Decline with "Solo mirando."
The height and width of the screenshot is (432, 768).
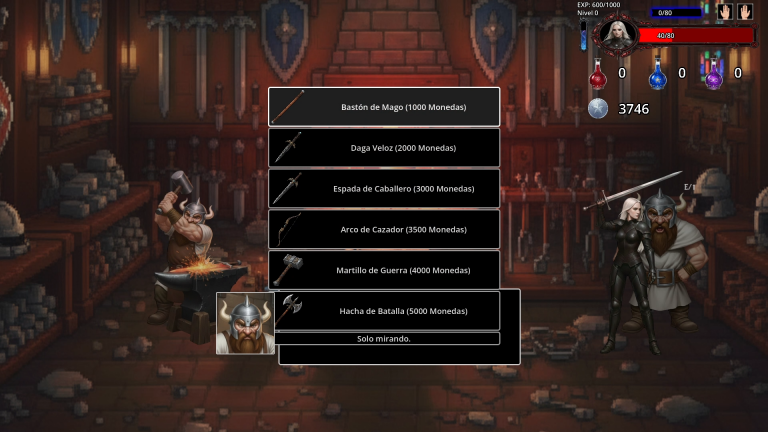coord(384,338)
